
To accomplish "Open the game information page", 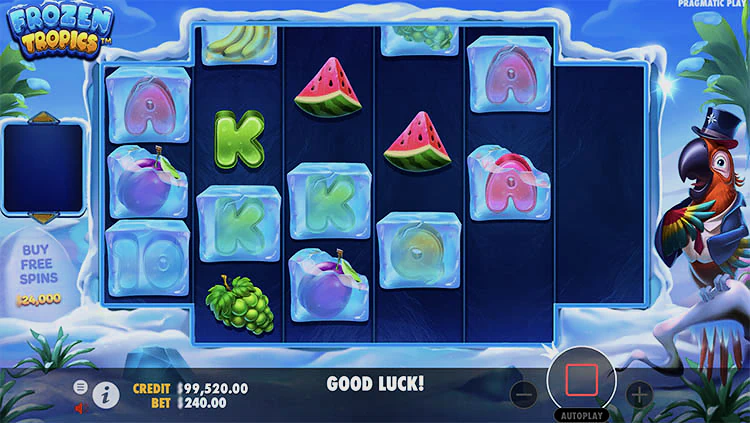I will [106, 395].
